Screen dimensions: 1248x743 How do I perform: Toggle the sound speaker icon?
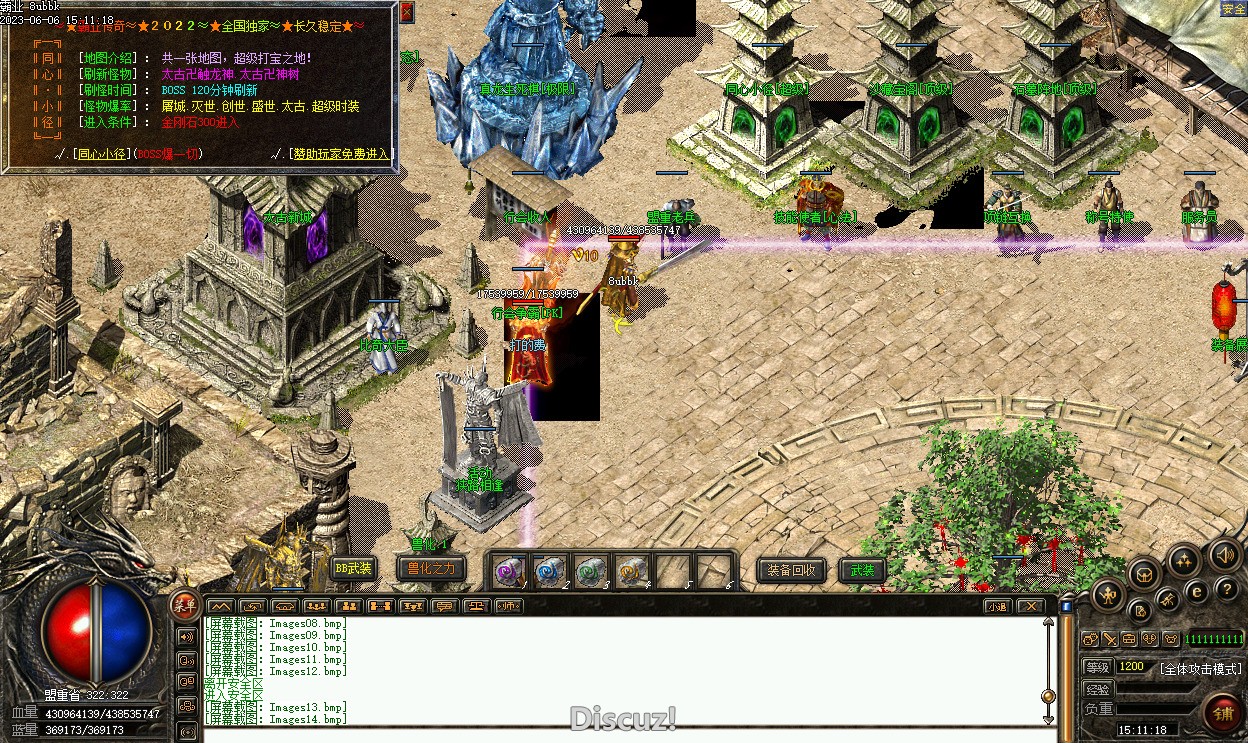[1224, 555]
